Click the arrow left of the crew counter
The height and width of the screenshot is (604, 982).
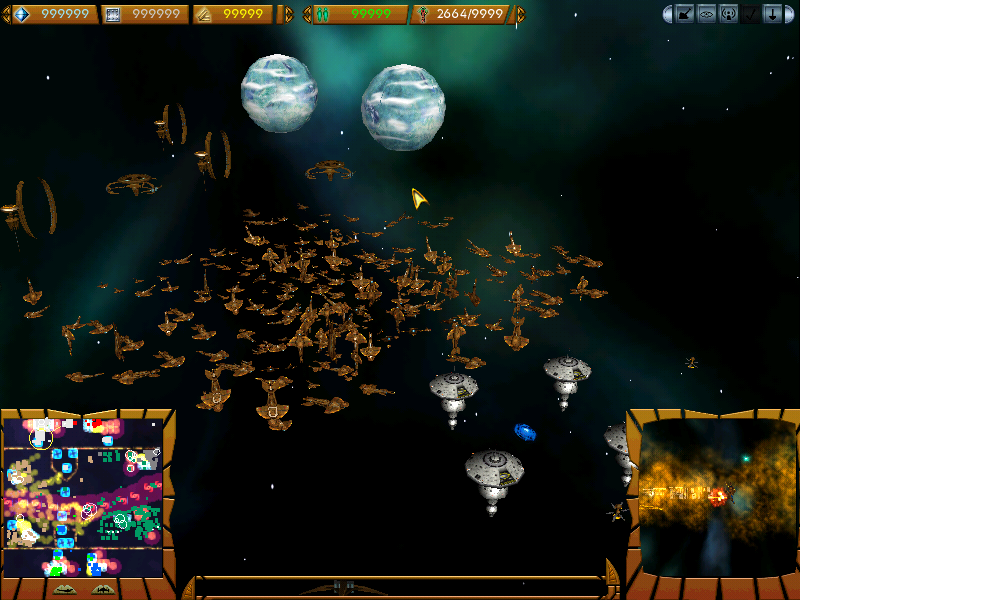coord(308,14)
